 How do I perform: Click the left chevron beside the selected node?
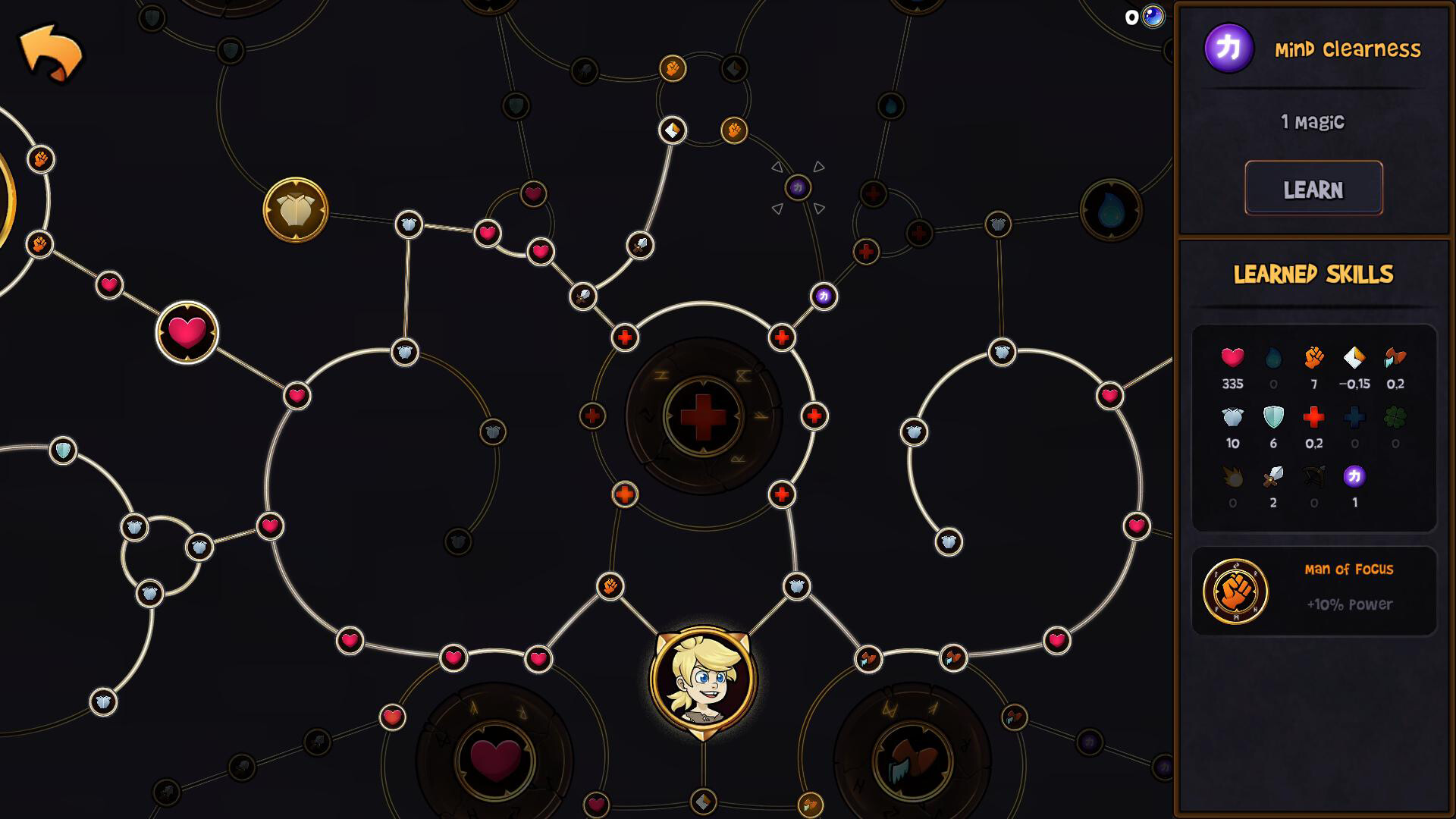(x=777, y=167)
